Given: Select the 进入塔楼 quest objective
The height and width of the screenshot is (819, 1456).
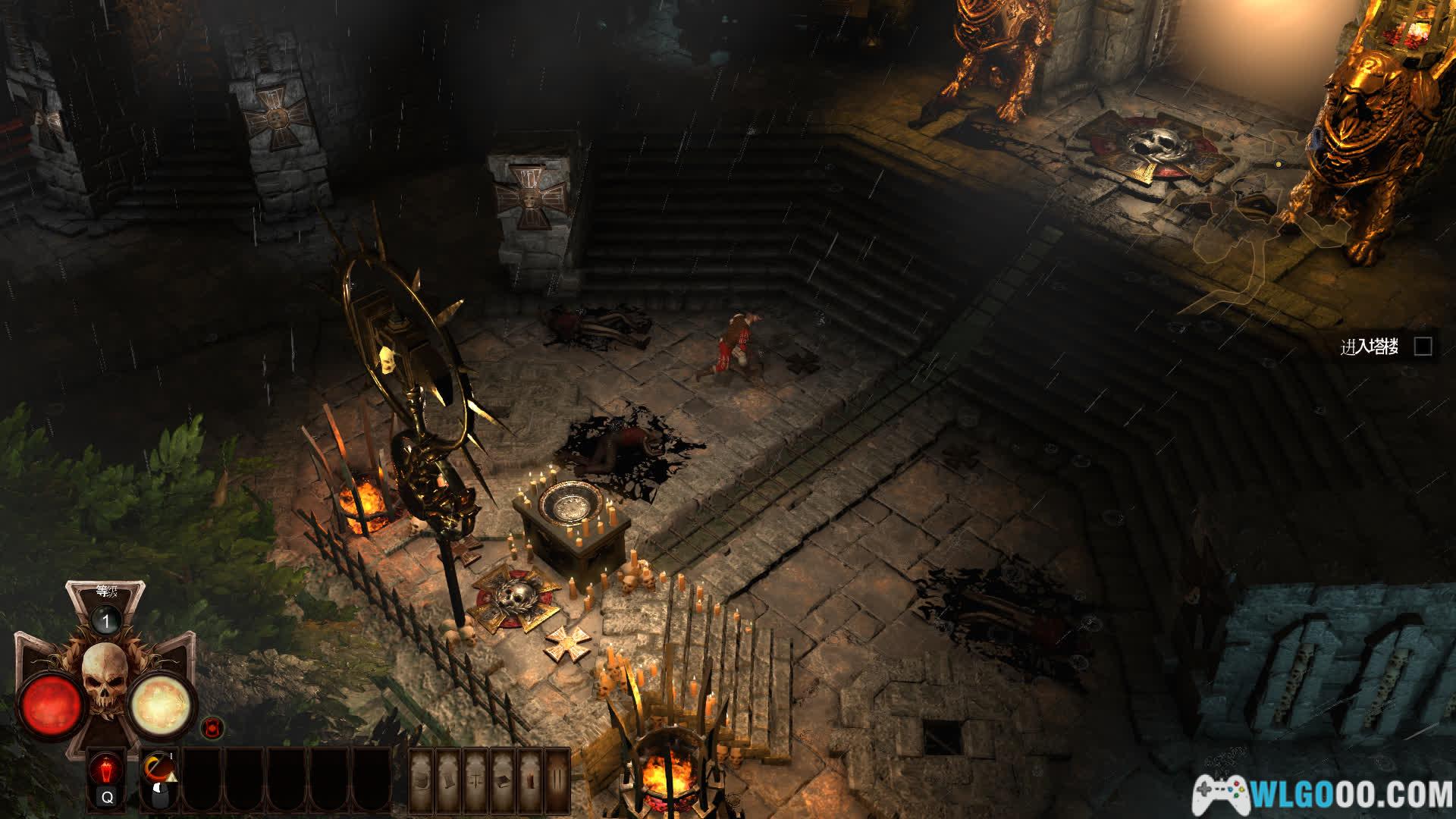Looking at the screenshot, I should pyautogui.click(x=1370, y=347).
